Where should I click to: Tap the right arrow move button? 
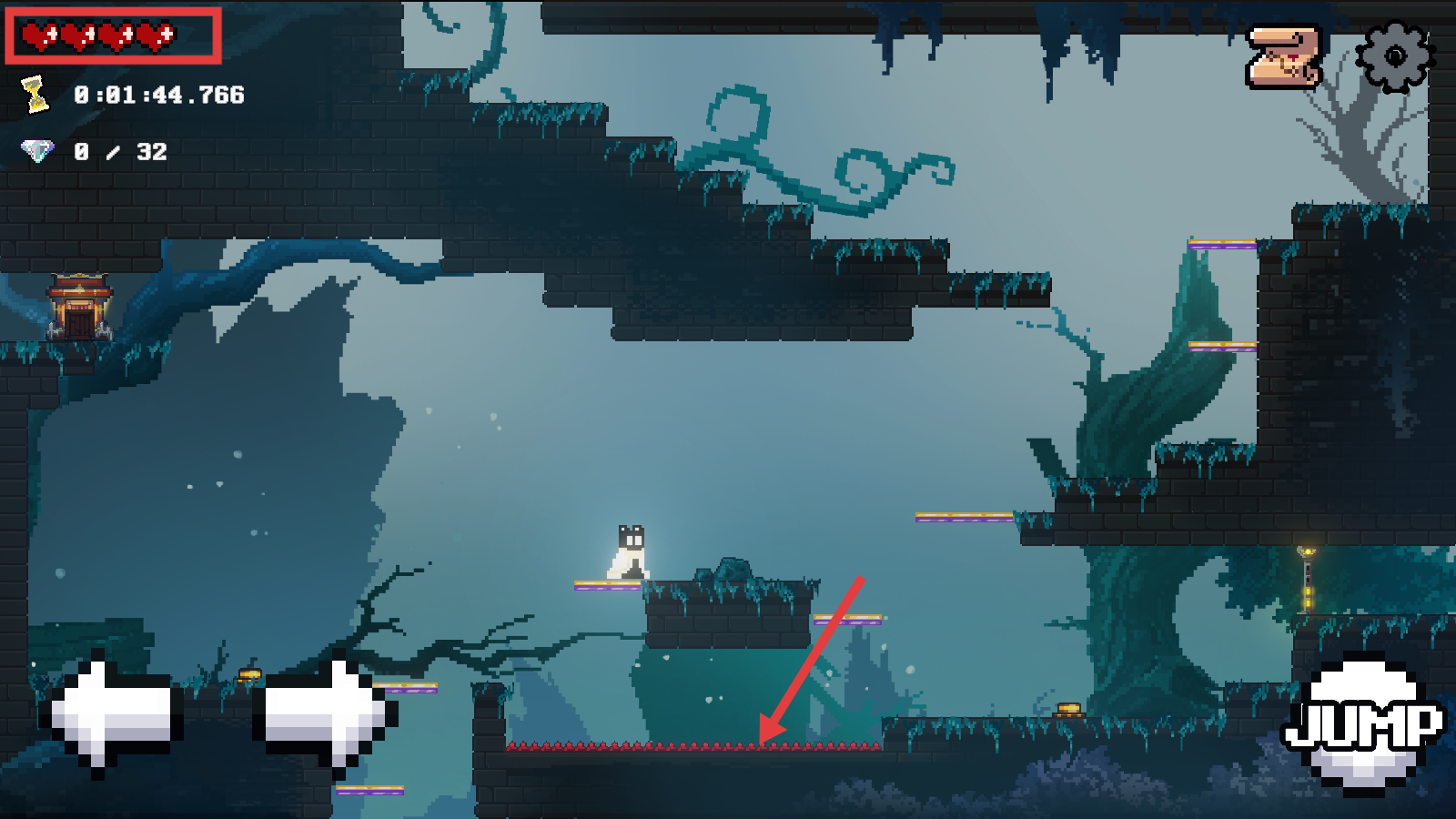[x=325, y=713]
